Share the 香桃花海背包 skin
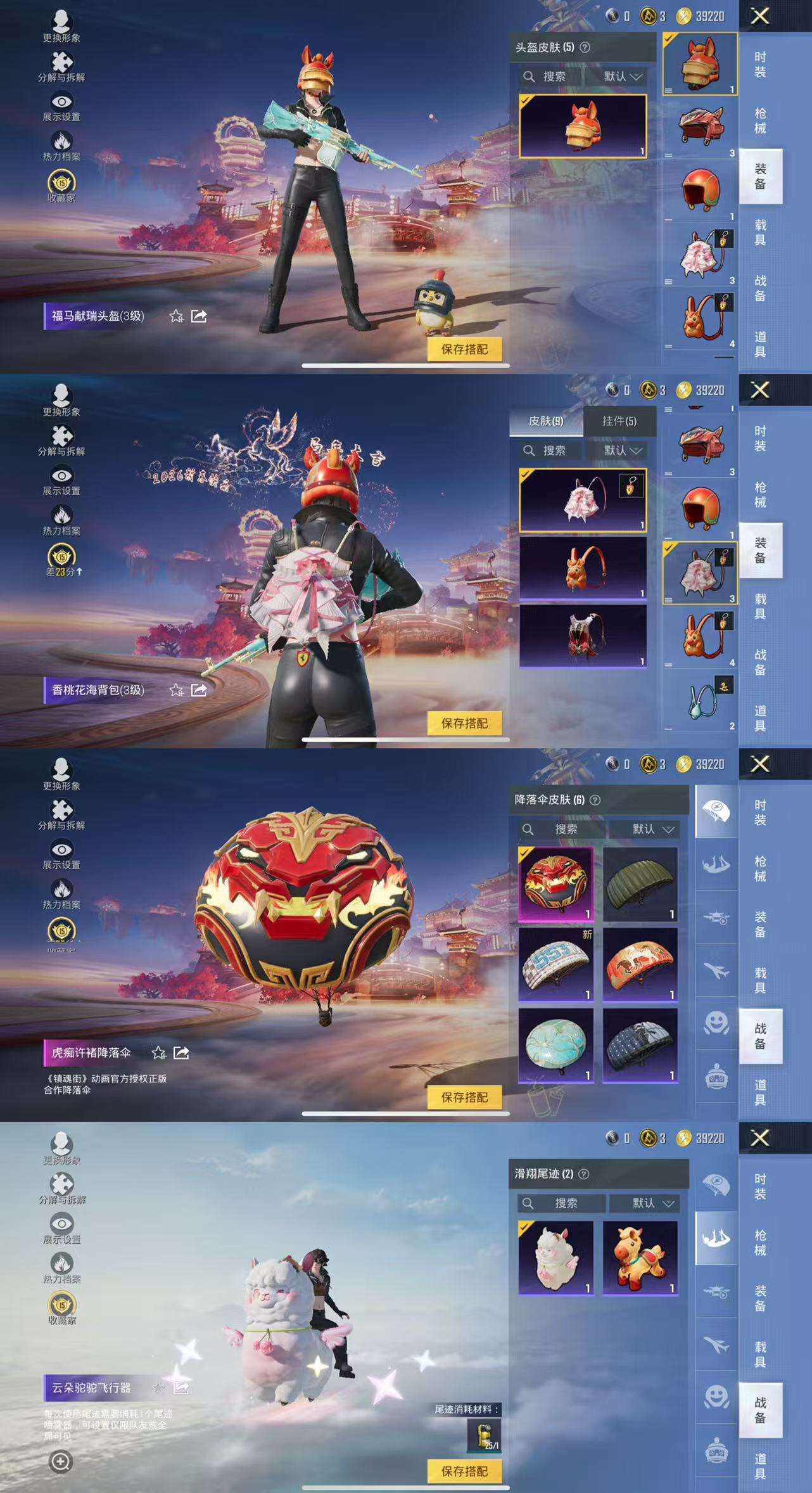 (x=199, y=689)
